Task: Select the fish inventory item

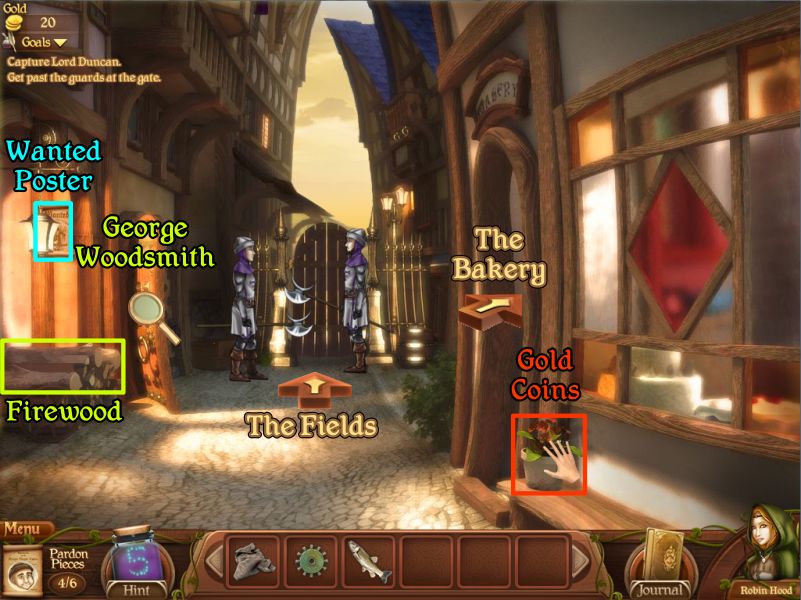Action: [369, 561]
